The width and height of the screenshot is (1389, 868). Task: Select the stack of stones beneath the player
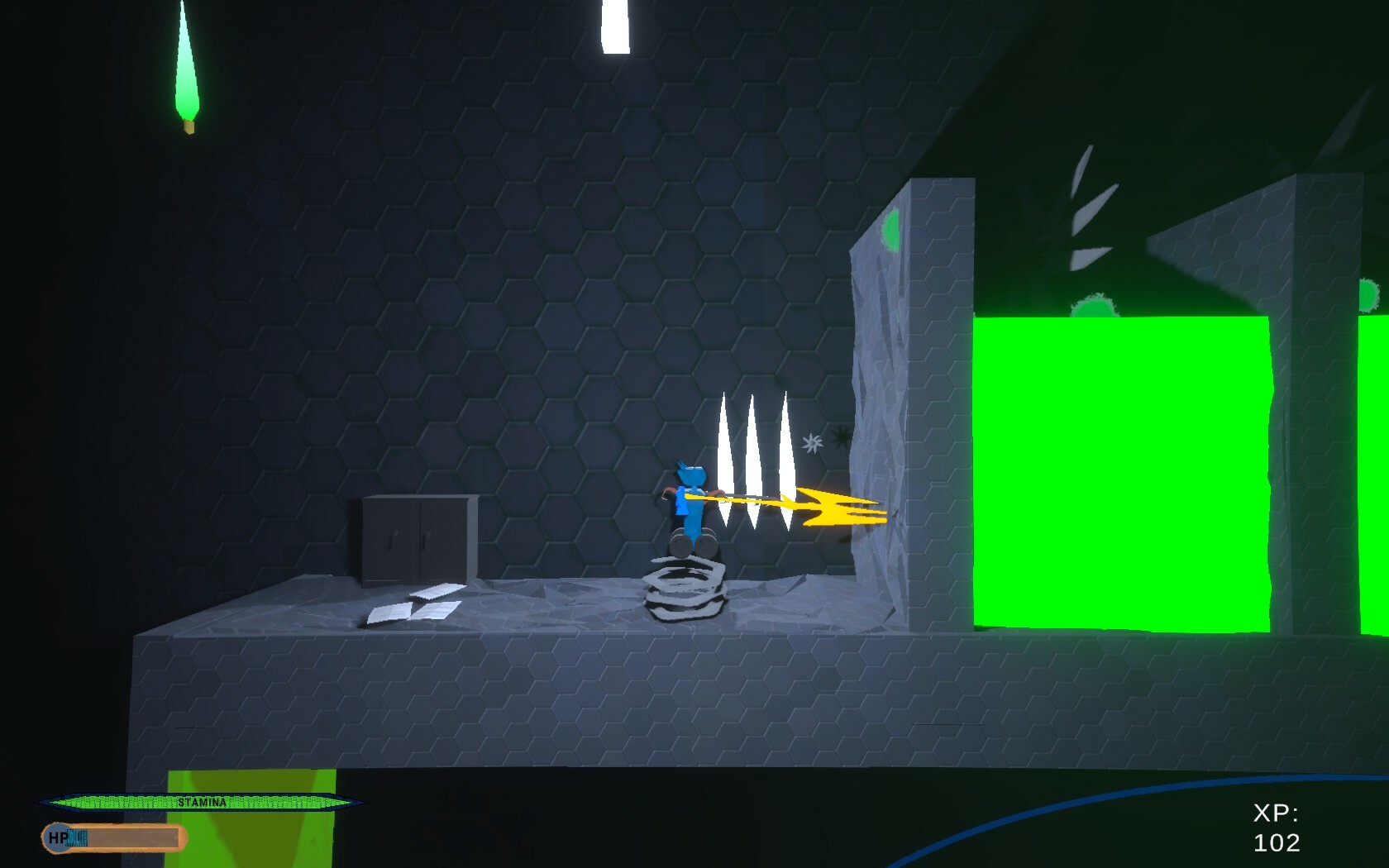point(686,589)
